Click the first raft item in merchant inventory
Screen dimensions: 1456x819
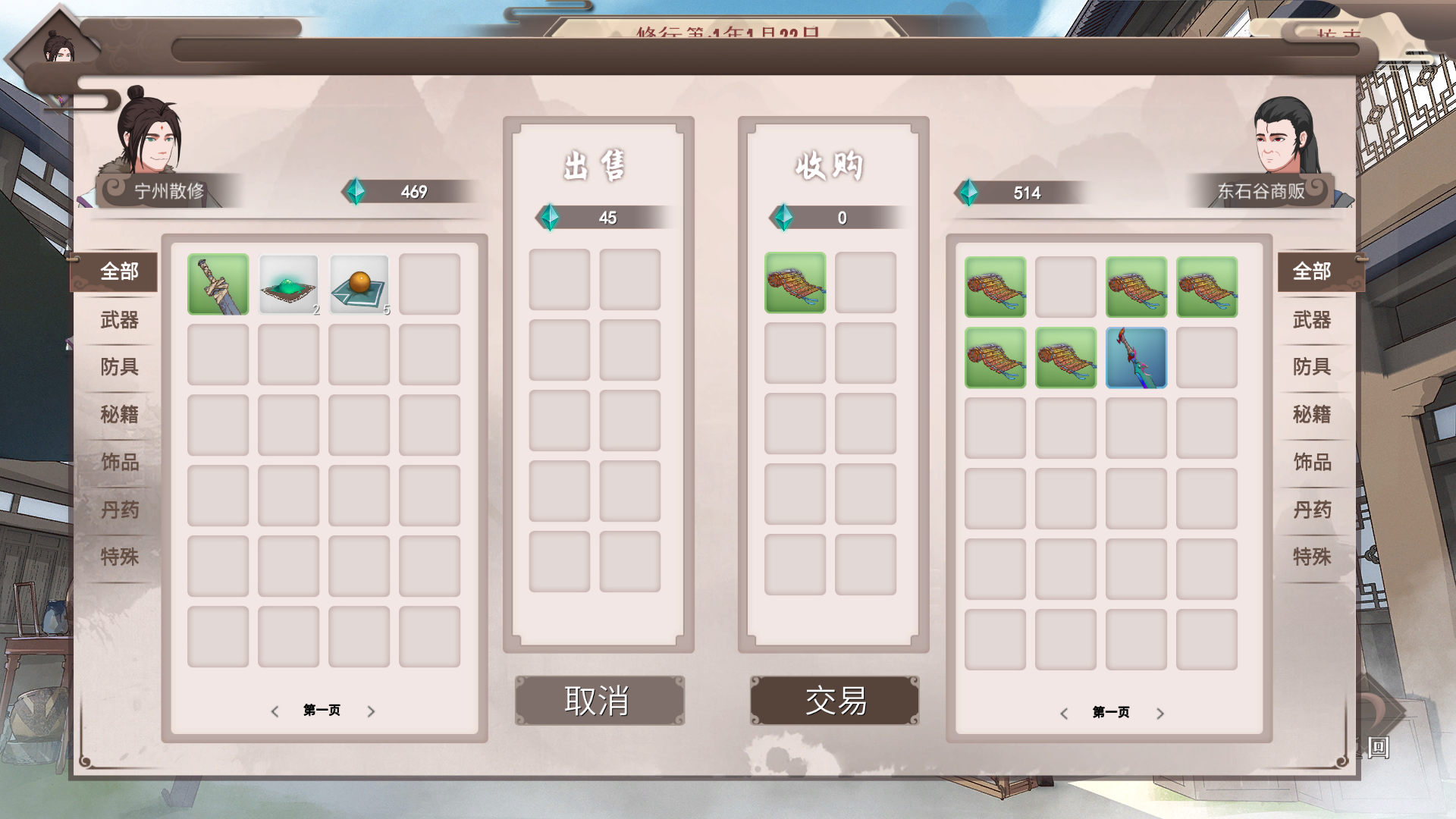point(995,288)
